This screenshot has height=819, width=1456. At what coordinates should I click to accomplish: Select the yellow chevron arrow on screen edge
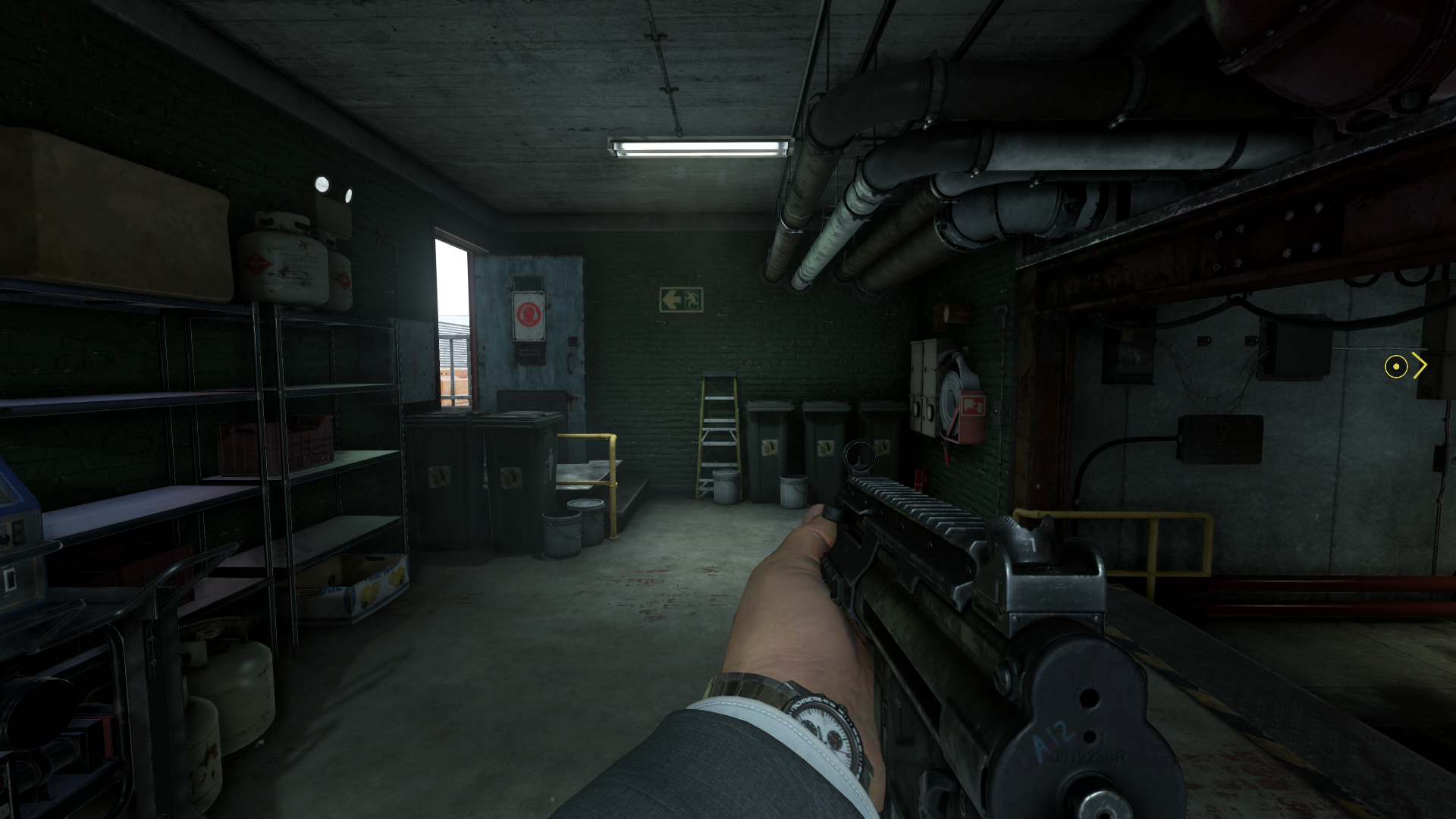tap(1420, 366)
